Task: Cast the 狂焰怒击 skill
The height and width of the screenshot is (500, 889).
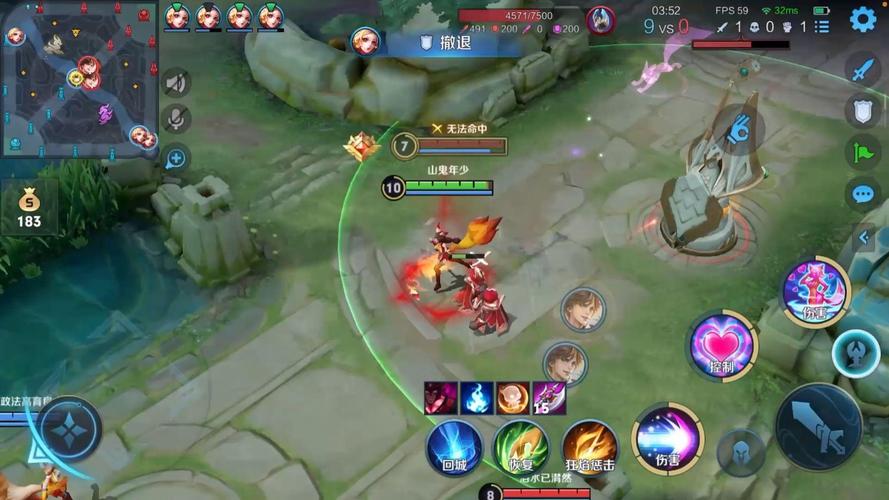Action: click(588, 446)
